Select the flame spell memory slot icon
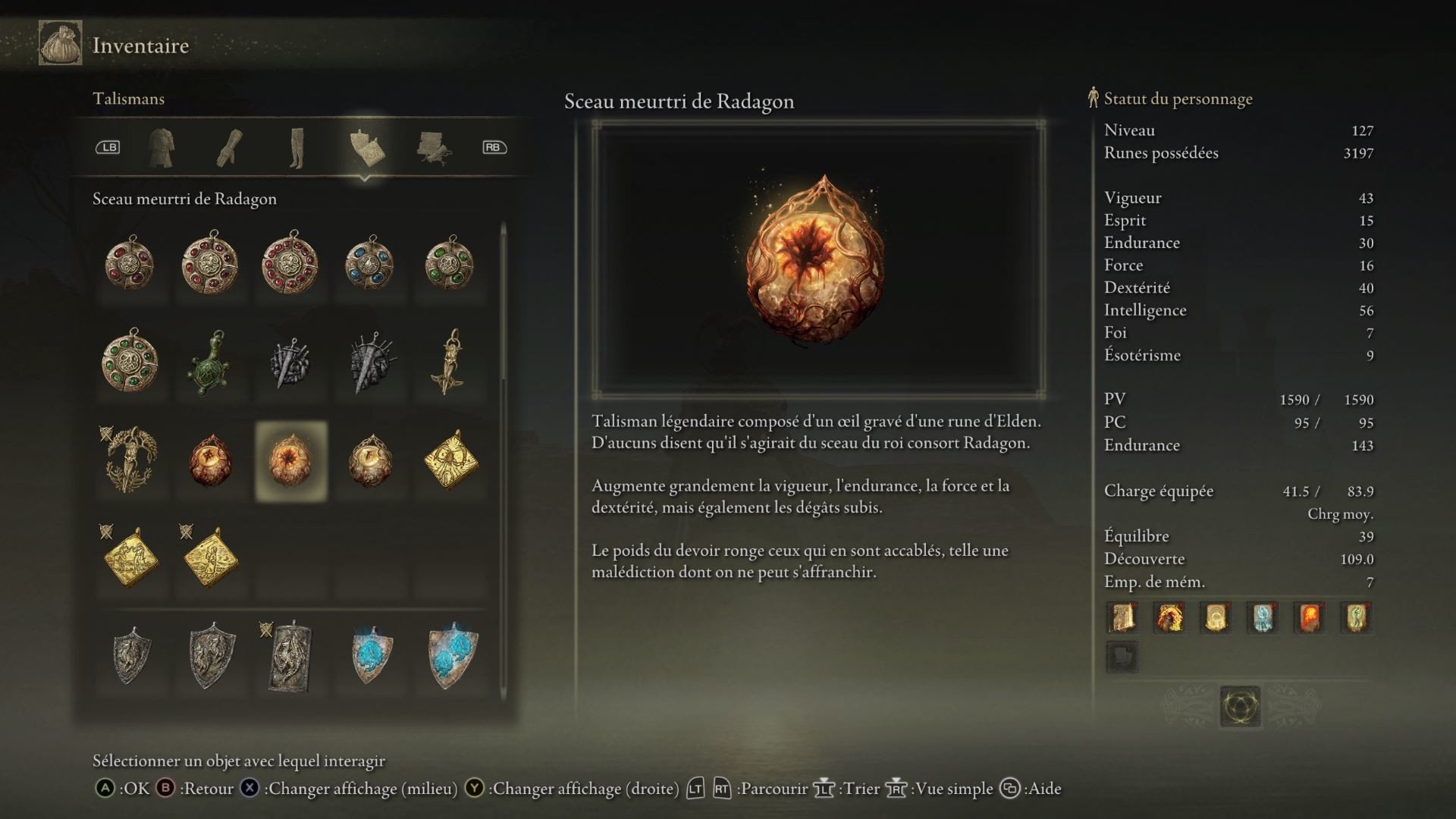This screenshot has height=819, width=1456. pyautogui.click(x=1310, y=617)
